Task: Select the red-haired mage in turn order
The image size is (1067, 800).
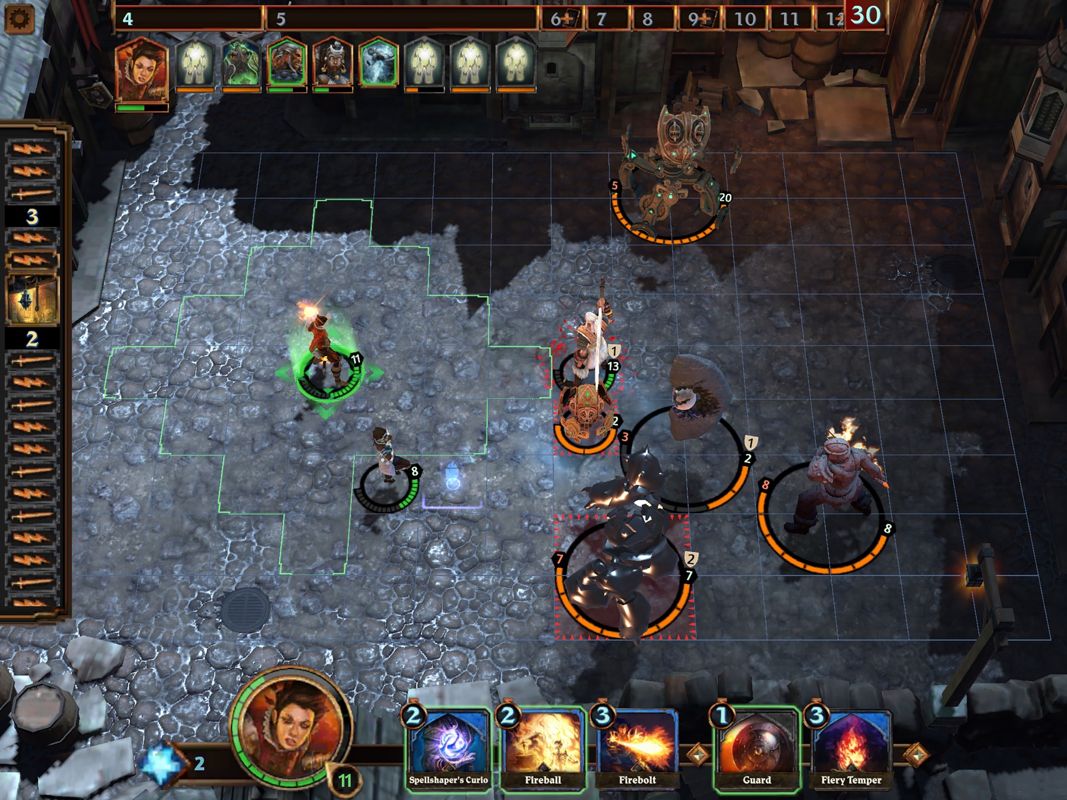Action: [x=141, y=68]
